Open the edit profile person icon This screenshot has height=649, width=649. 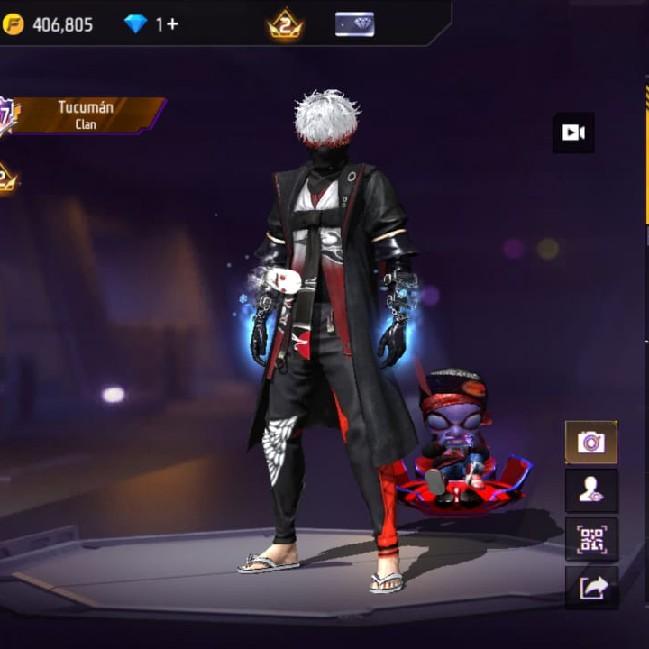(x=591, y=490)
